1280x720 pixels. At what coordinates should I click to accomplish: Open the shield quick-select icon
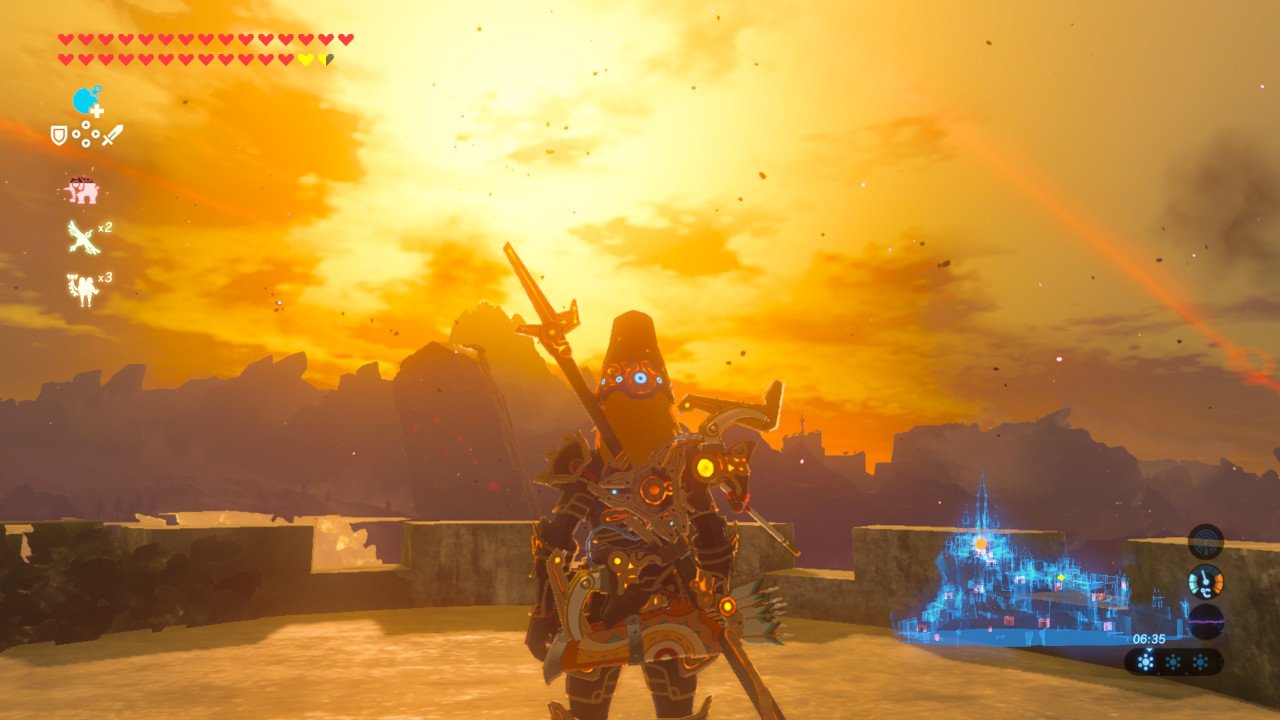59,134
